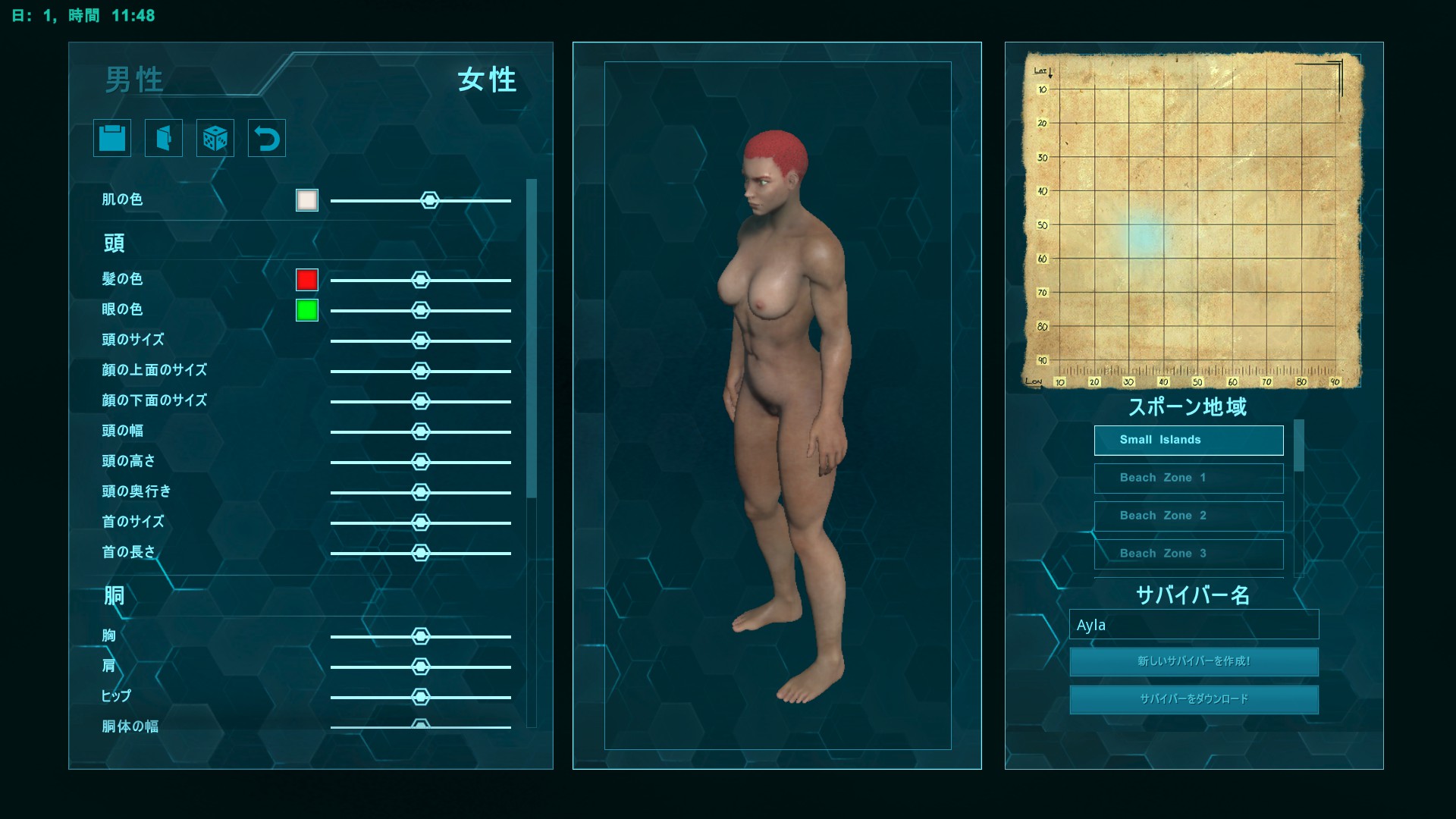
Task: Load a saved character
Action: point(163,138)
